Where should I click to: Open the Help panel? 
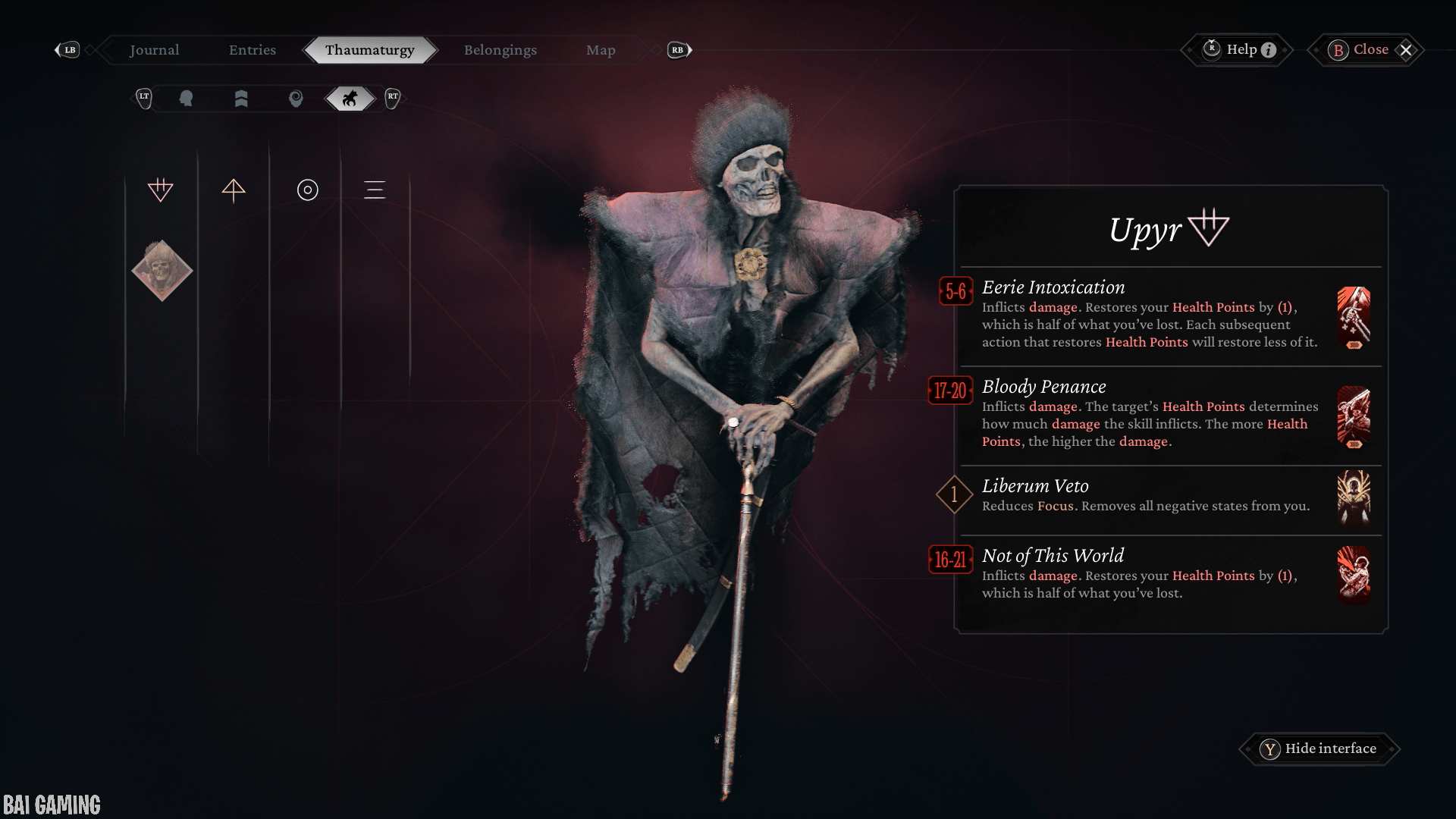click(x=1238, y=50)
